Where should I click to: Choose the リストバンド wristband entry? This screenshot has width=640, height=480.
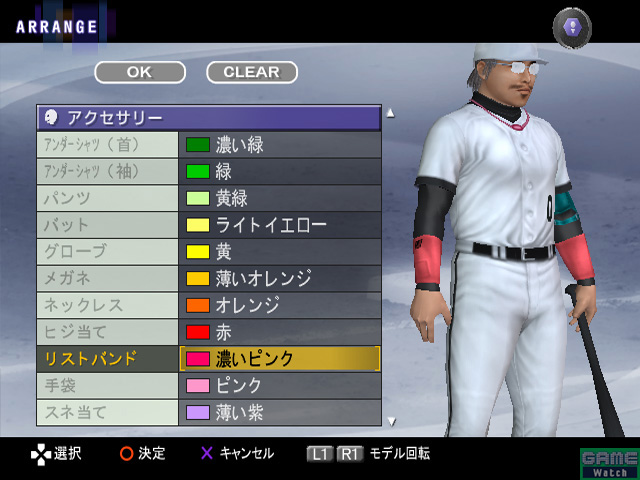pos(107,358)
